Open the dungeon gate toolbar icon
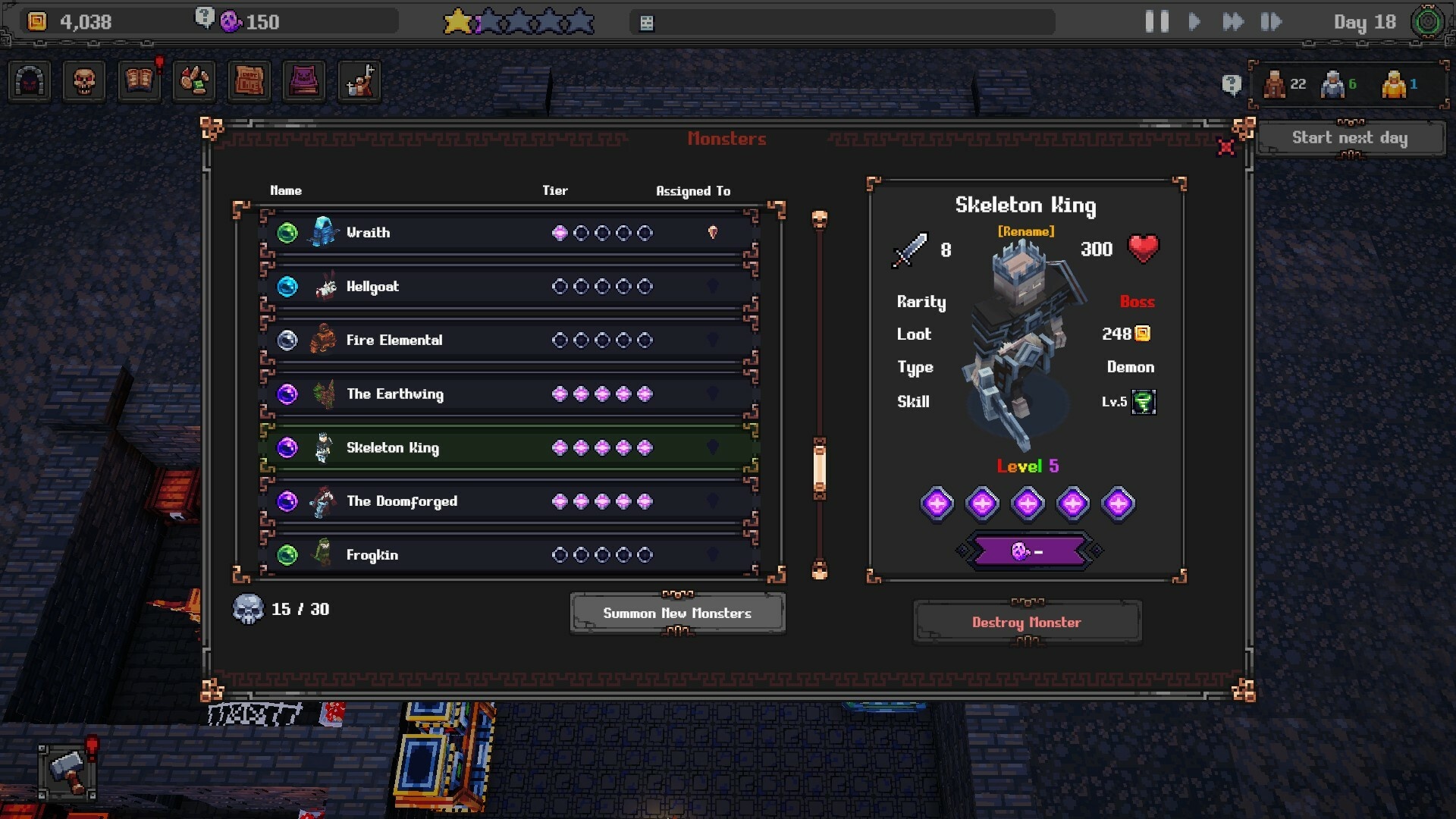 (x=30, y=81)
